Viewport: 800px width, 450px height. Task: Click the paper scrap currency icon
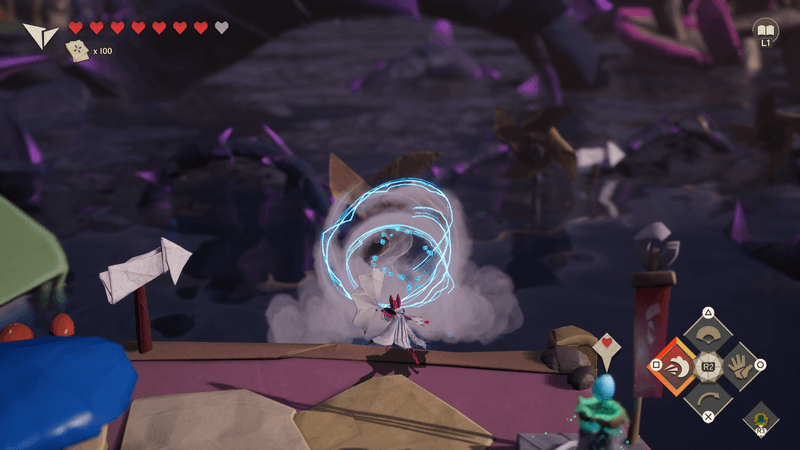coord(76,50)
